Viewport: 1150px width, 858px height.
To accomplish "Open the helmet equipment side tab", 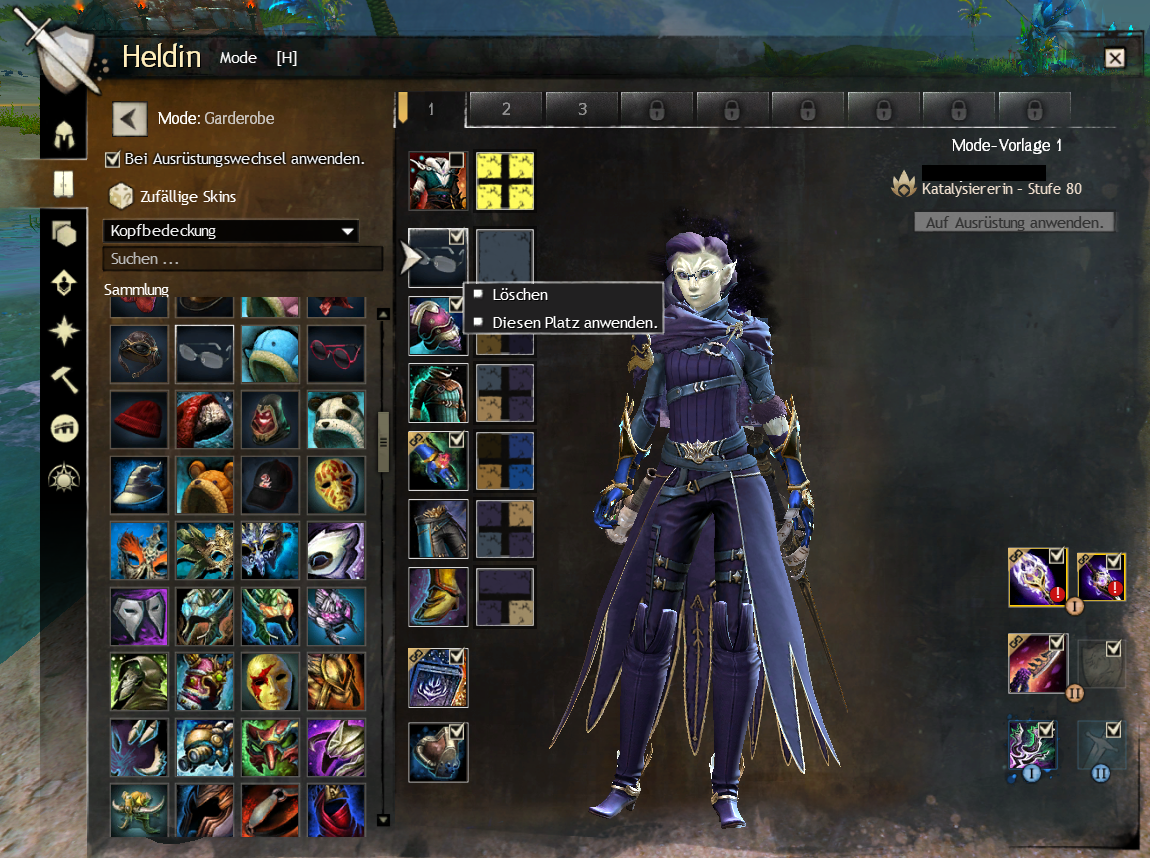I will pyautogui.click(x=65, y=133).
